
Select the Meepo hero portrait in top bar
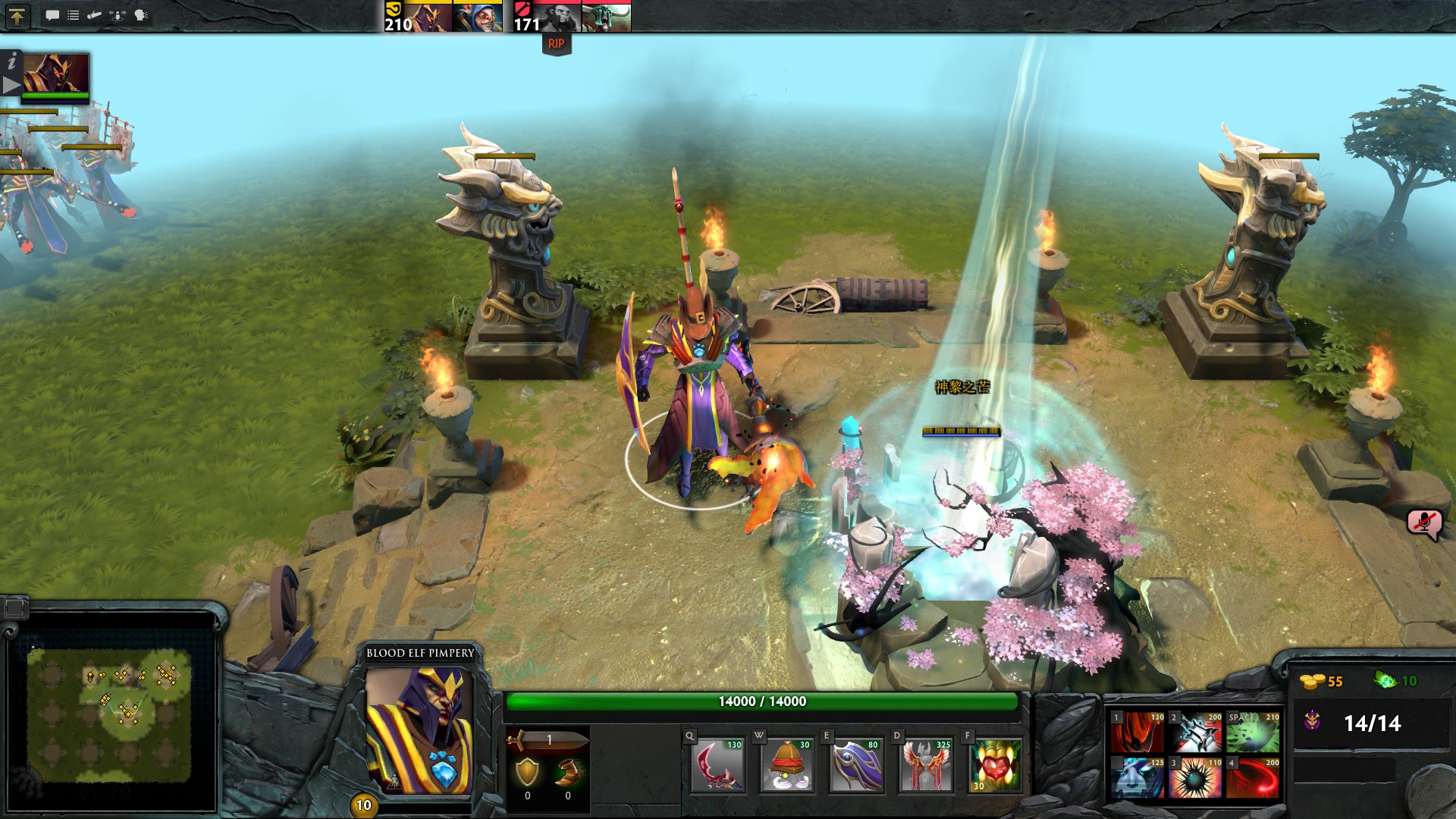(477, 17)
